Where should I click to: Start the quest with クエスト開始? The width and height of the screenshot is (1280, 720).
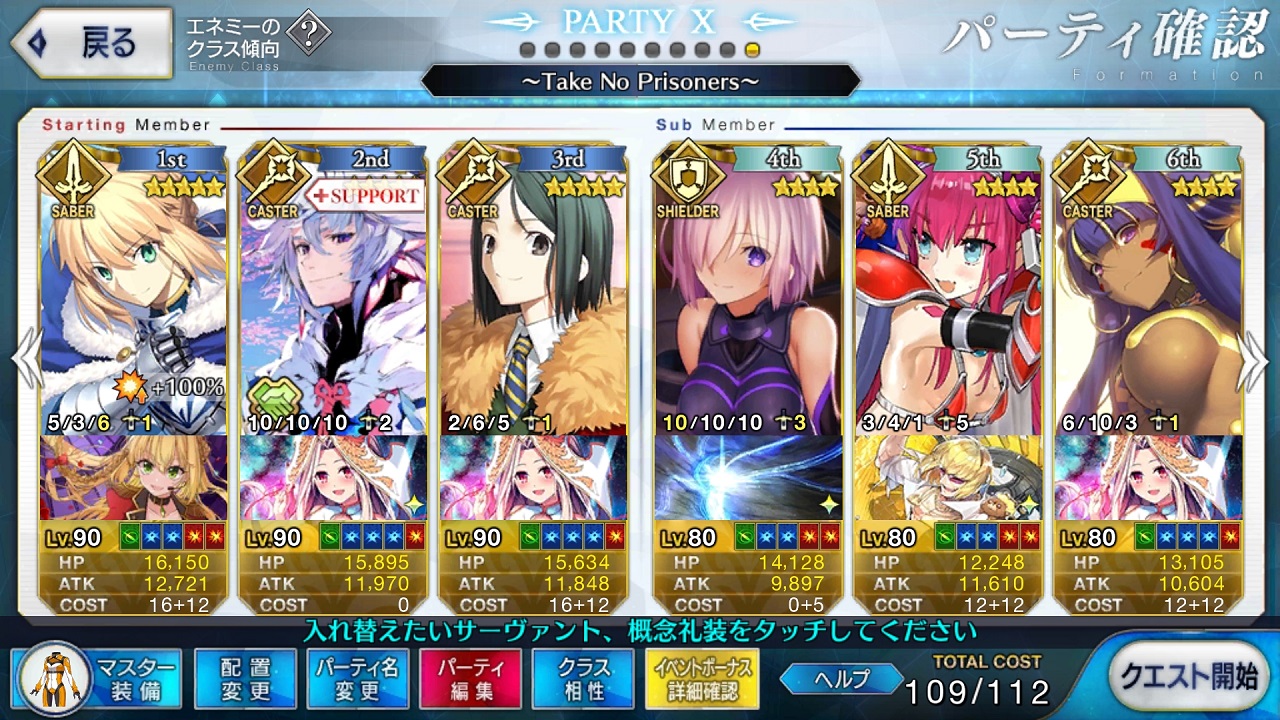(x=1187, y=676)
